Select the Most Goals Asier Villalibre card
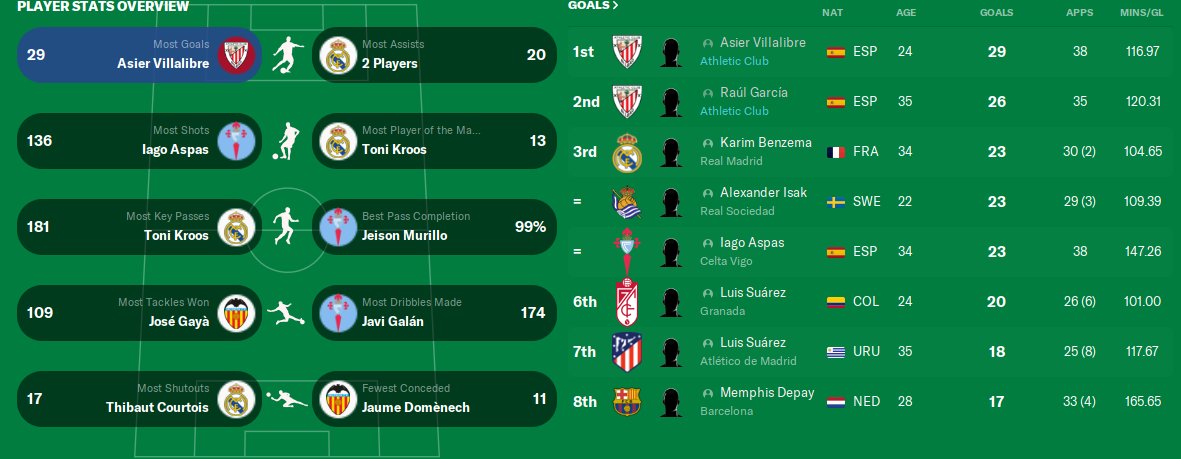This screenshot has height=459, width=1181. click(139, 54)
